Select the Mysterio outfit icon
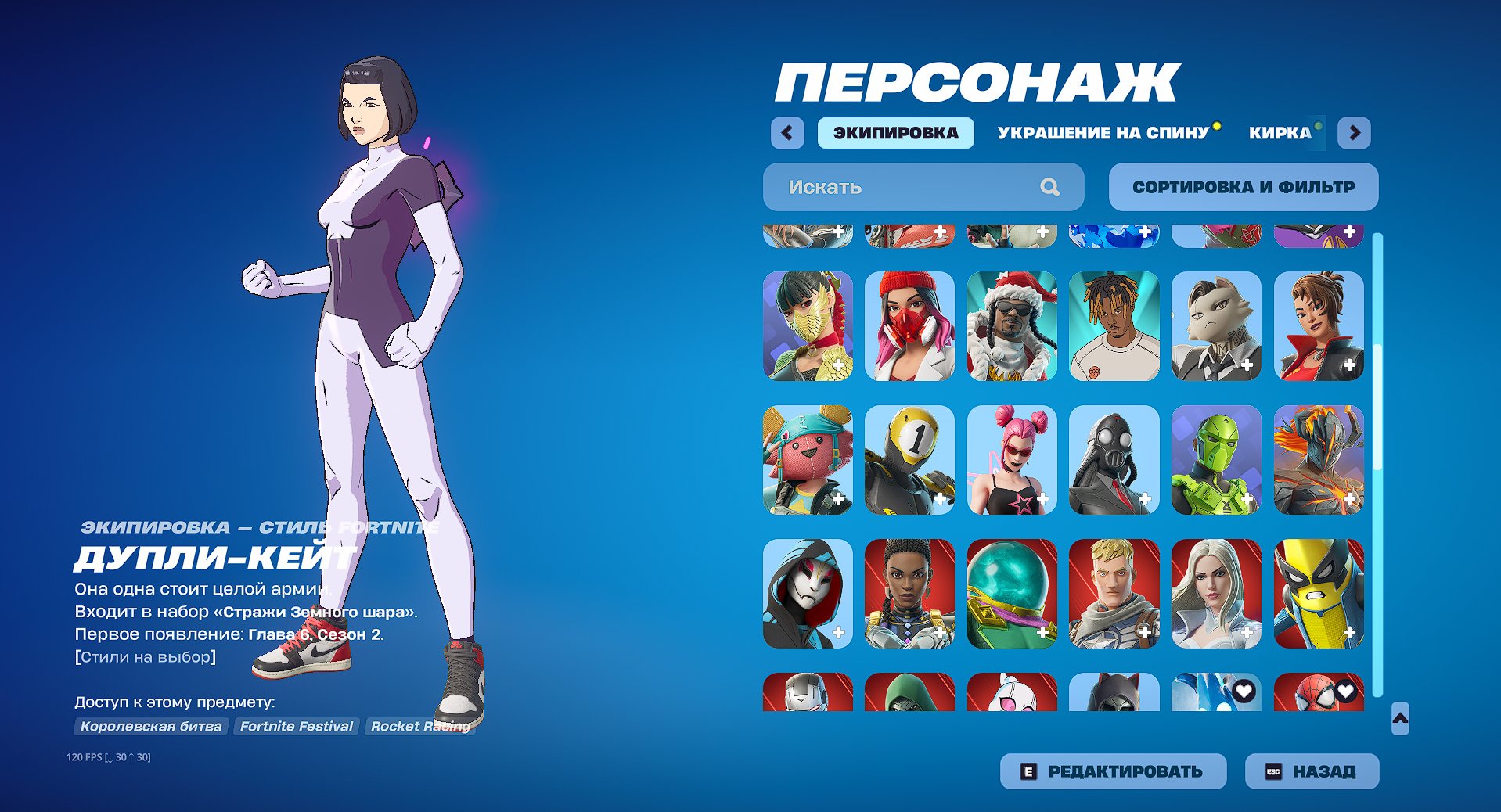Screen dimensions: 1501x812 [x=1011, y=593]
